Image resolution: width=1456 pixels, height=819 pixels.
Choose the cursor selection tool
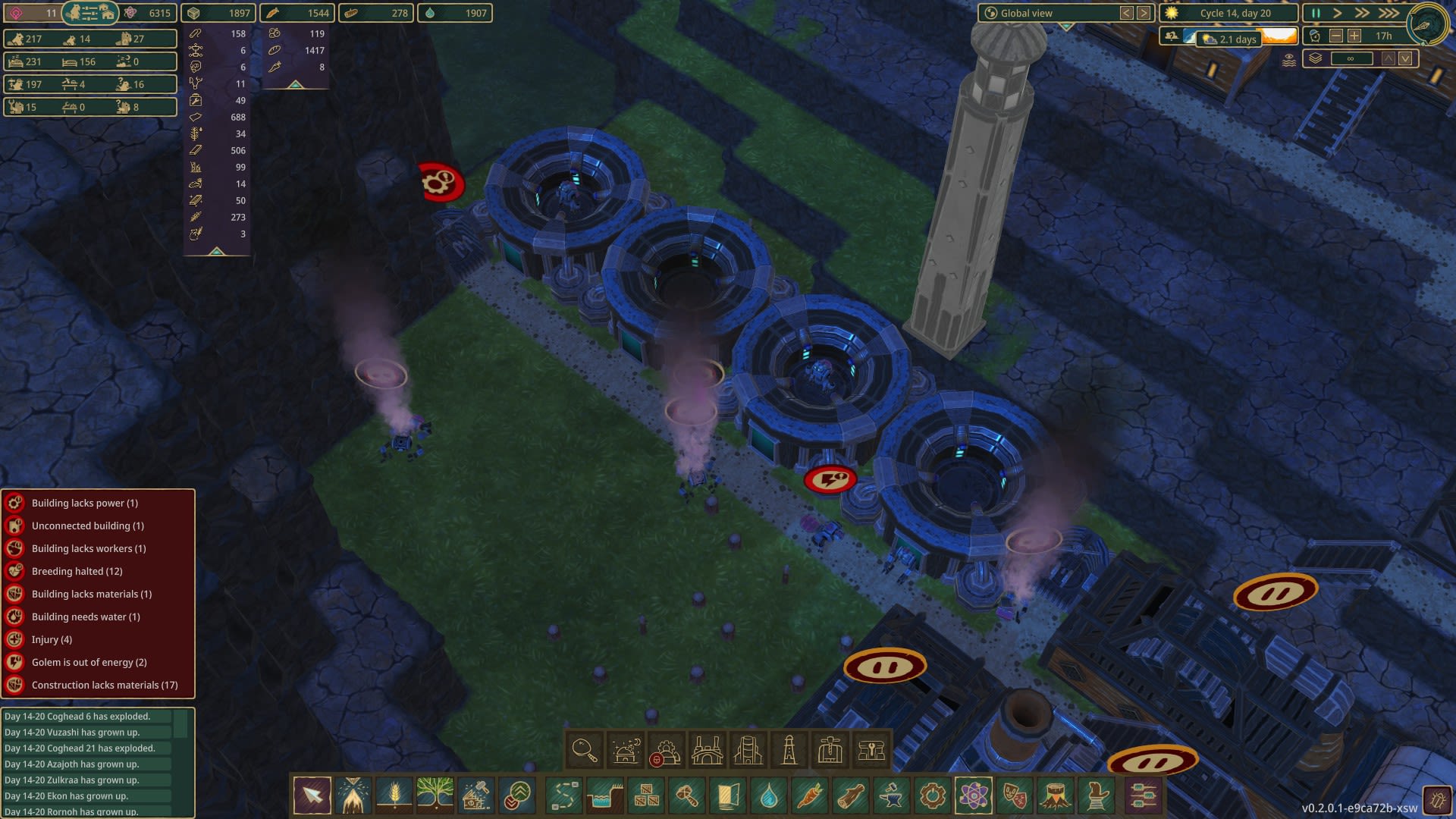tap(312, 795)
